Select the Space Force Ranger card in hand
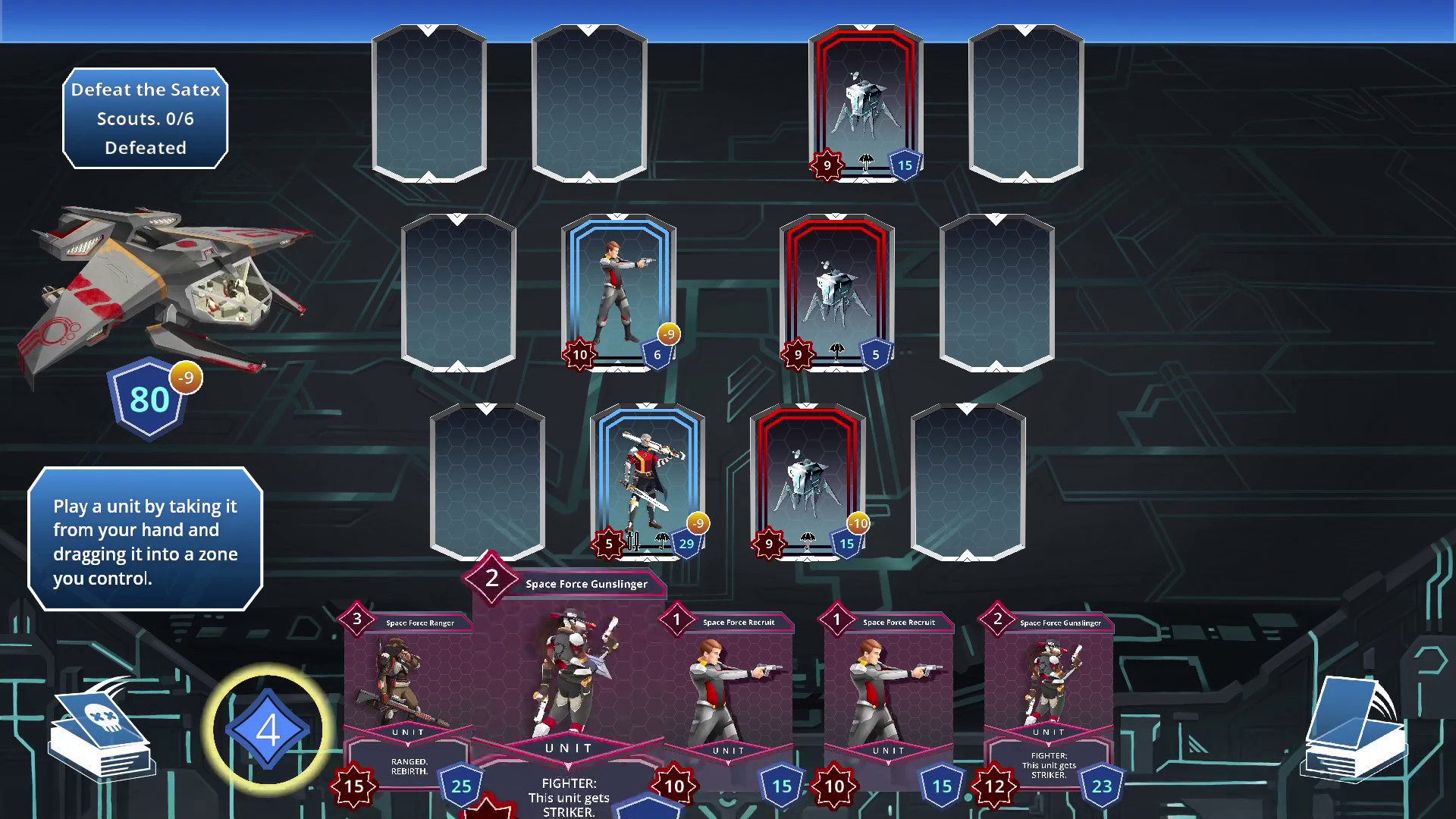The height and width of the screenshot is (819, 1456). coord(409,682)
